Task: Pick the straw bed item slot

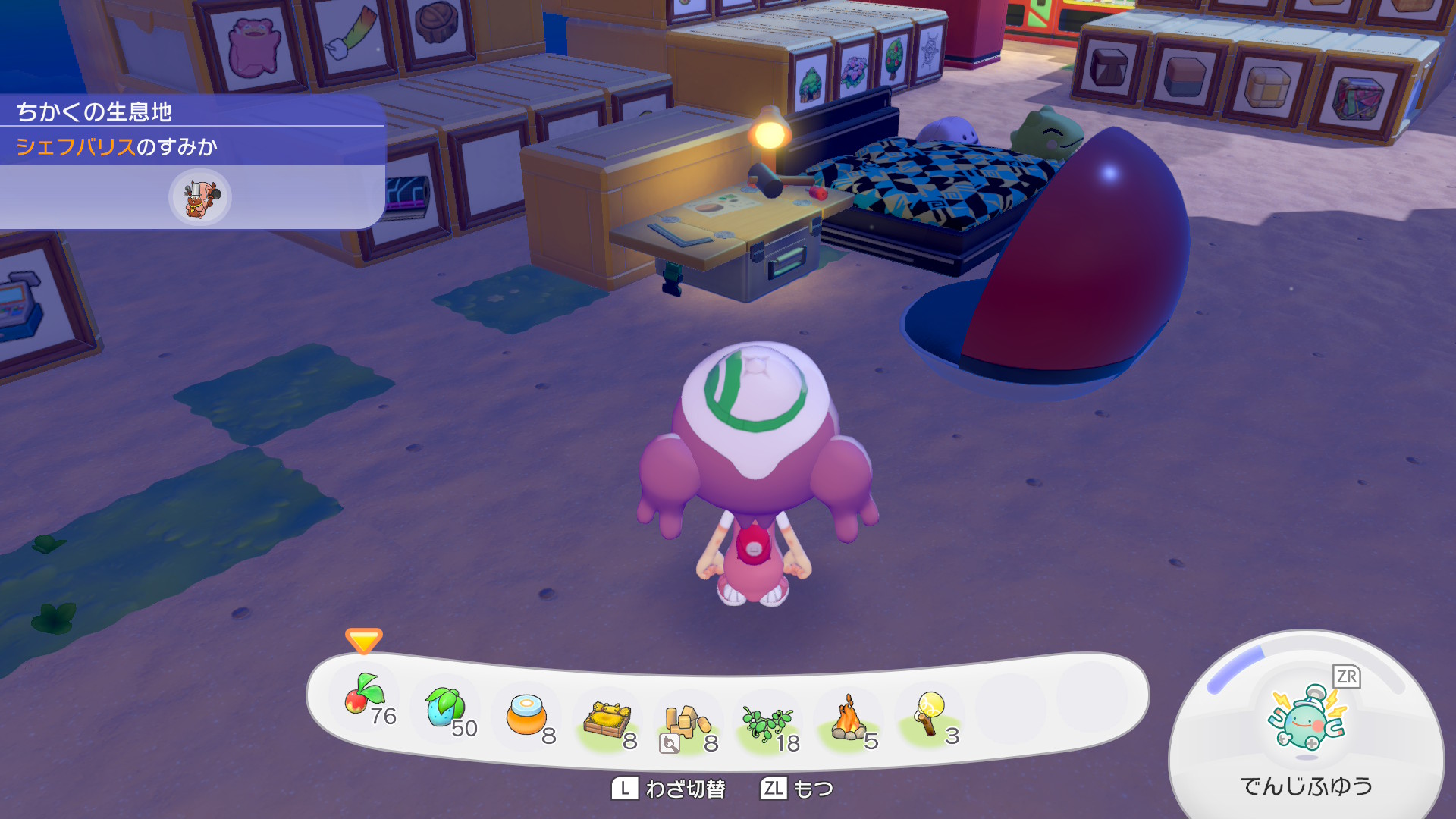Action: click(x=607, y=719)
